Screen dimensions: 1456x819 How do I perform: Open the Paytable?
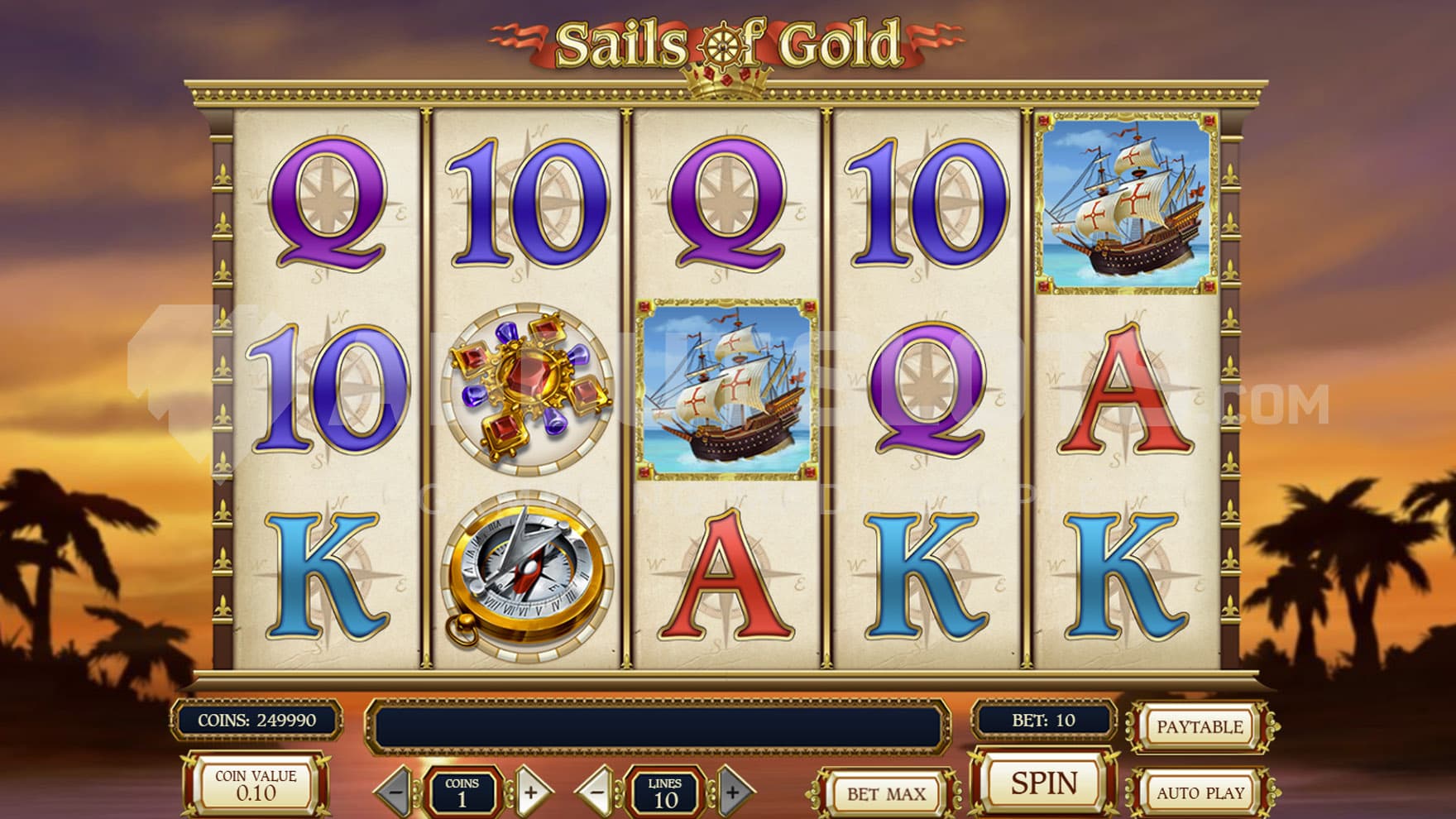[1199, 727]
